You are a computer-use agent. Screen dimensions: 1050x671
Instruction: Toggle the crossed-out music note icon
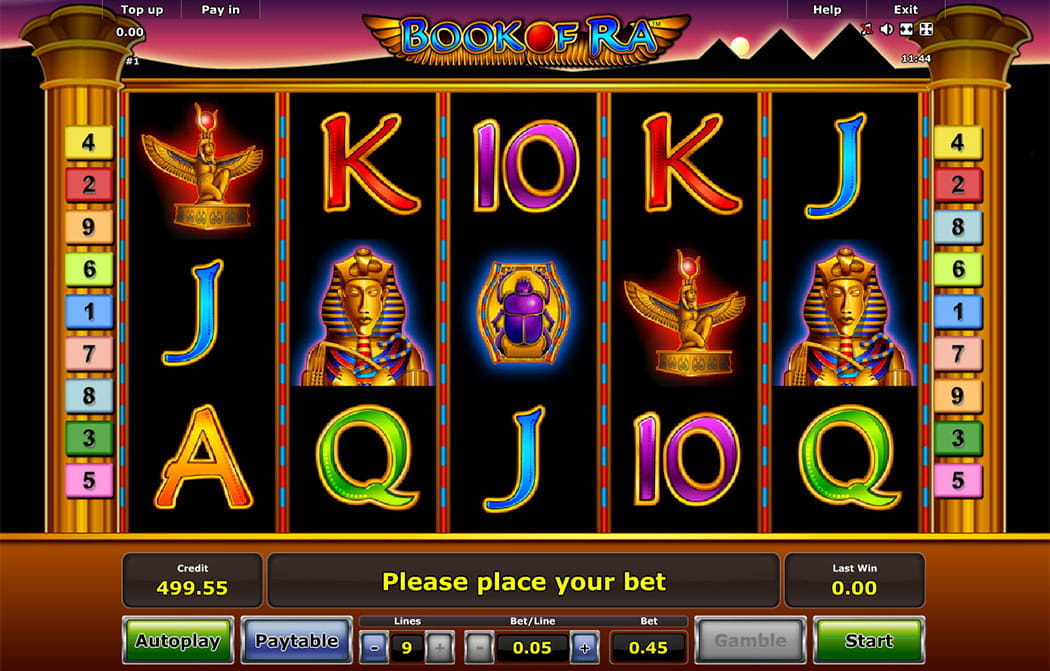866,30
